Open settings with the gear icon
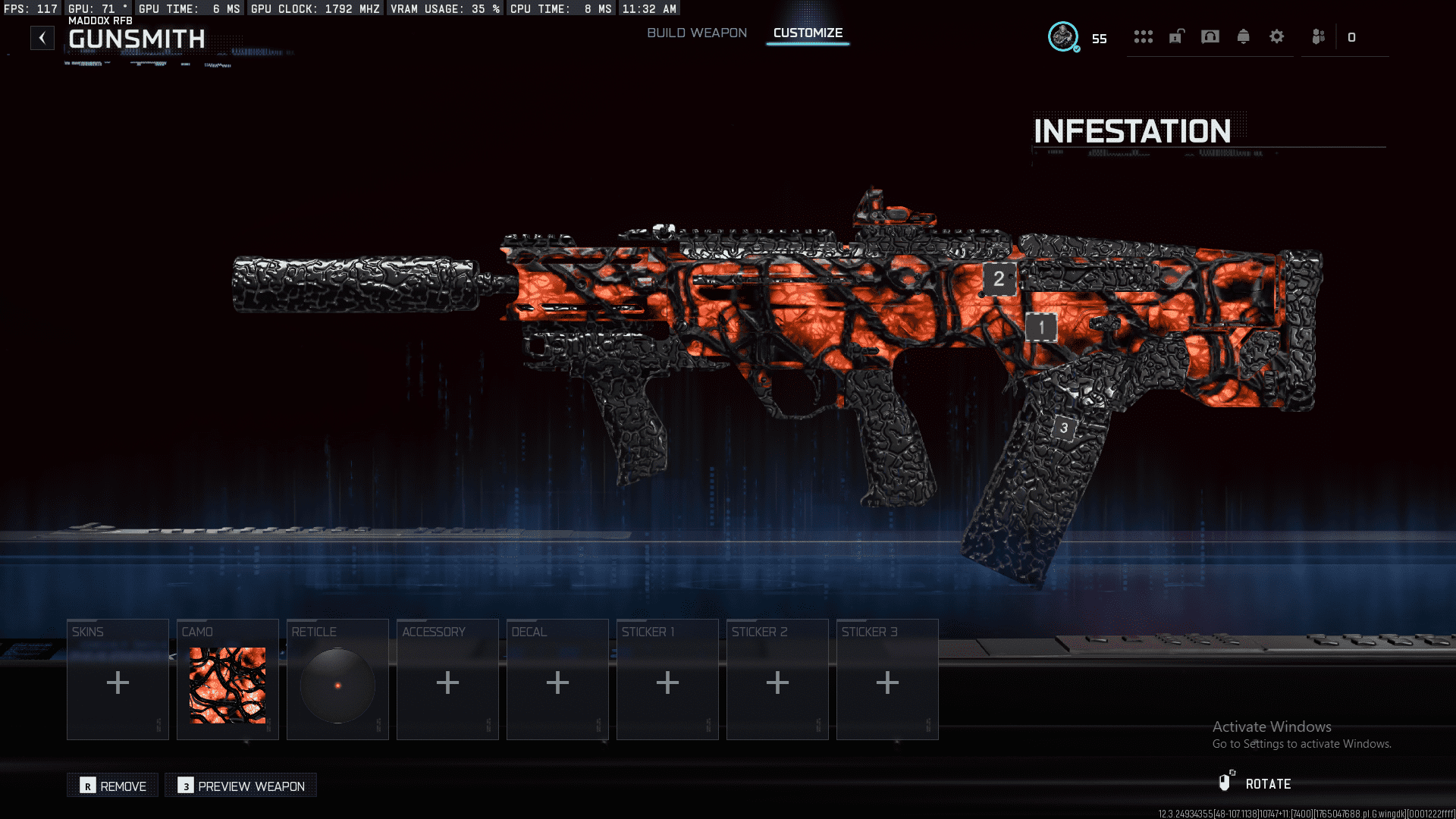Image resolution: width=1456 pixels, height=819 pixels. click(x=1276, y=36)
